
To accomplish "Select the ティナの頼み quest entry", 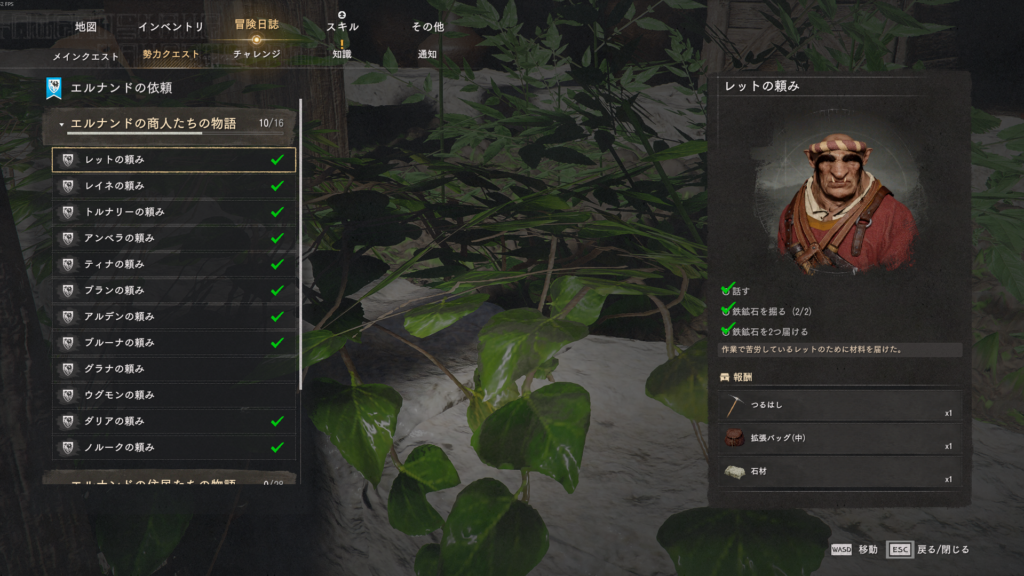I will (173, 264).
